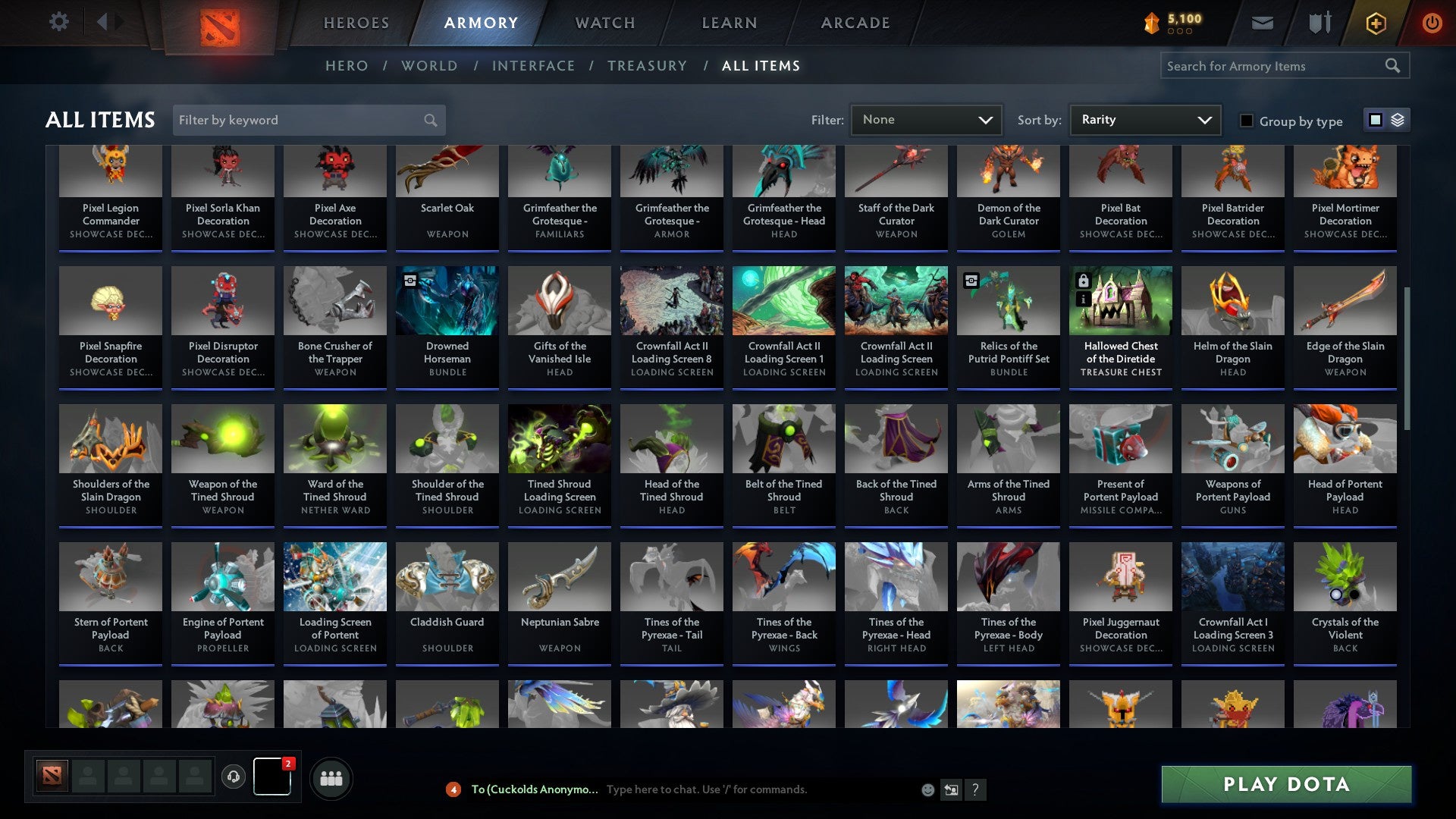Viewport: 1456px width, 819px height.
Task: Switch to stacked item view toggle
Action: (1398, 120)
